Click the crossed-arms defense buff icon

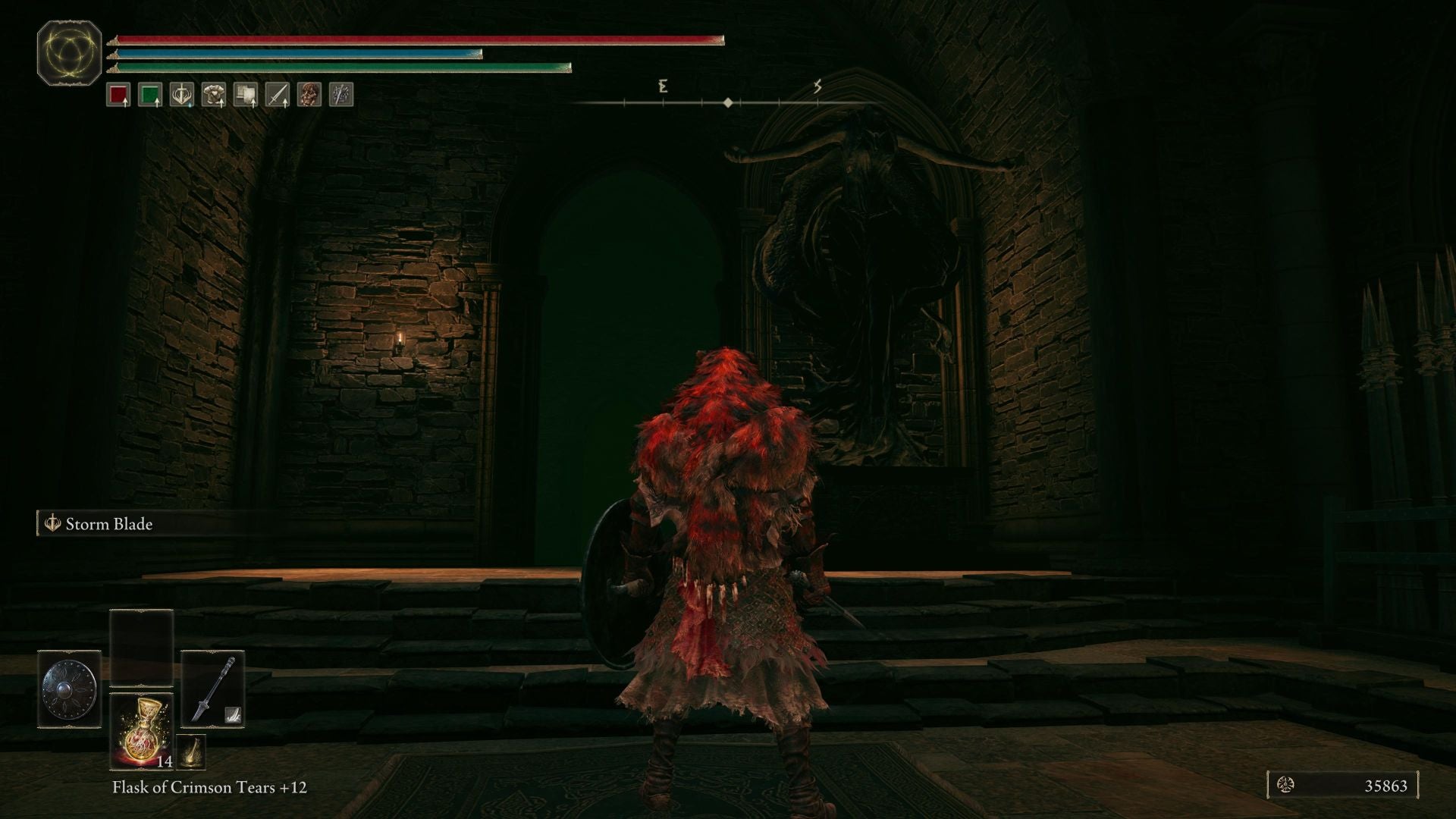click(x=342, y=94)
